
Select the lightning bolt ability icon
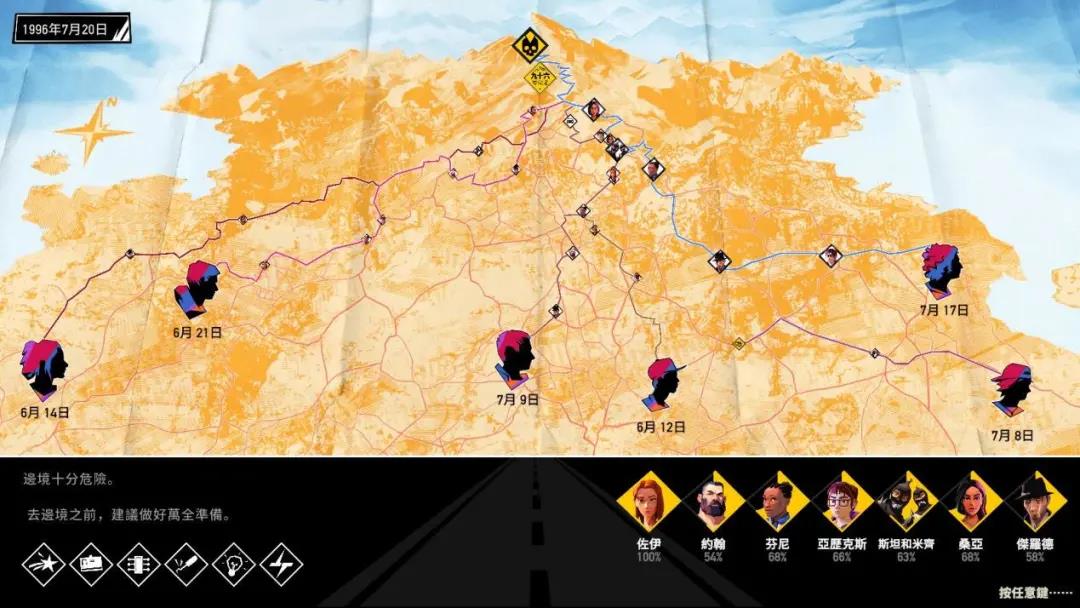[282, 565]
